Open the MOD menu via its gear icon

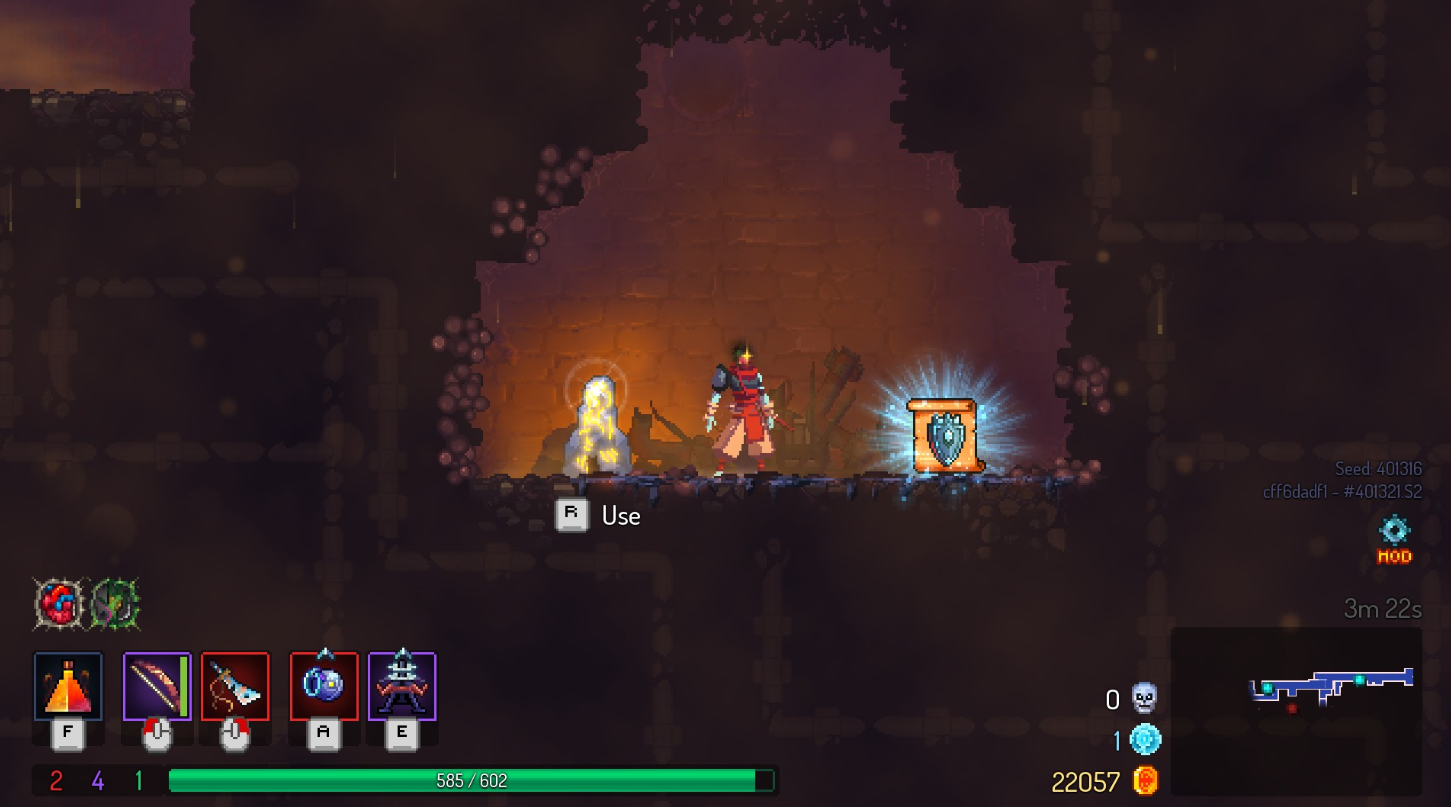pyautogui.click(x=1394, y=532)
